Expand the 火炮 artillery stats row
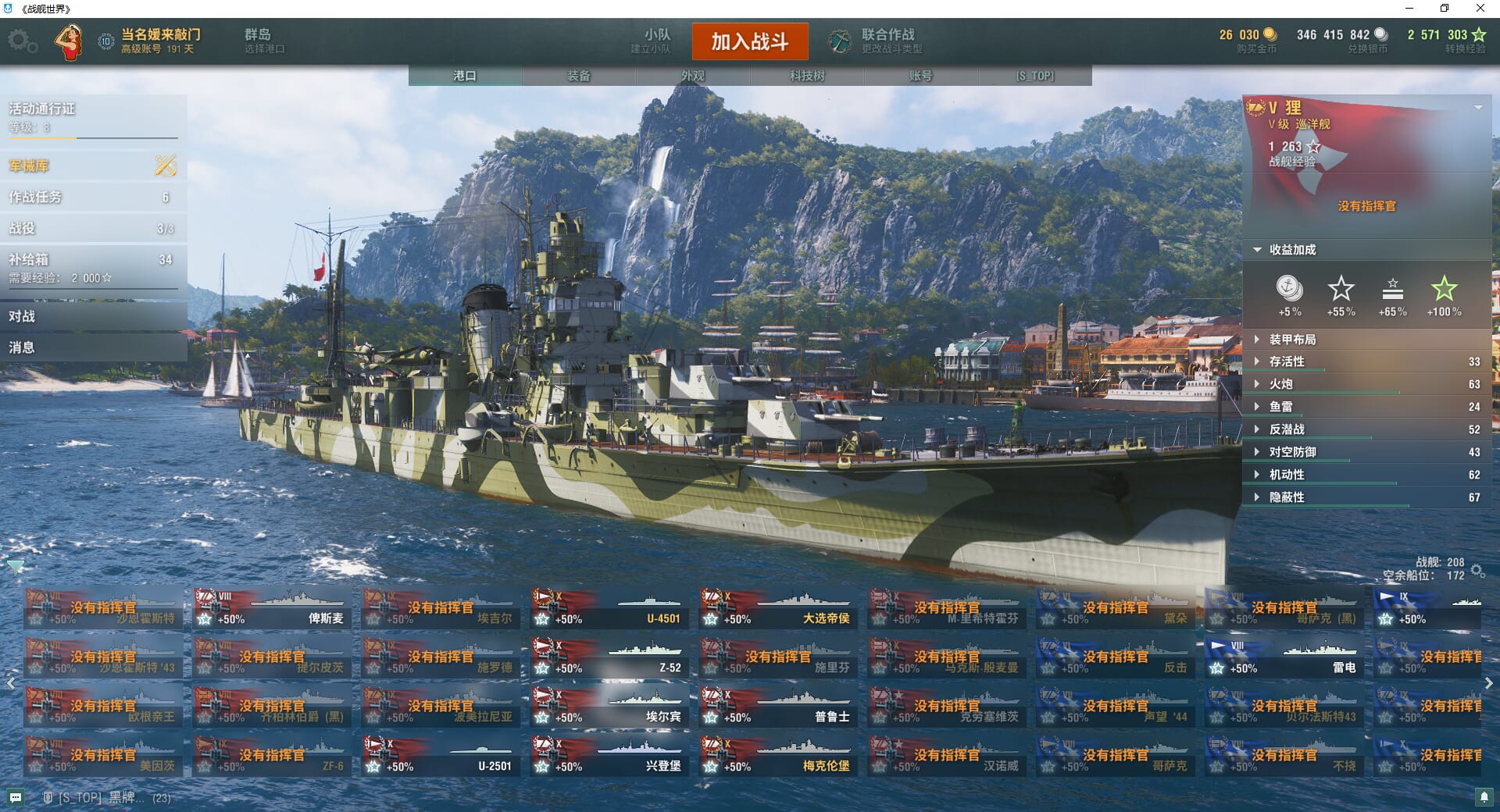Viewport: 1500px width, 812px height. (x=1366, y=384)
